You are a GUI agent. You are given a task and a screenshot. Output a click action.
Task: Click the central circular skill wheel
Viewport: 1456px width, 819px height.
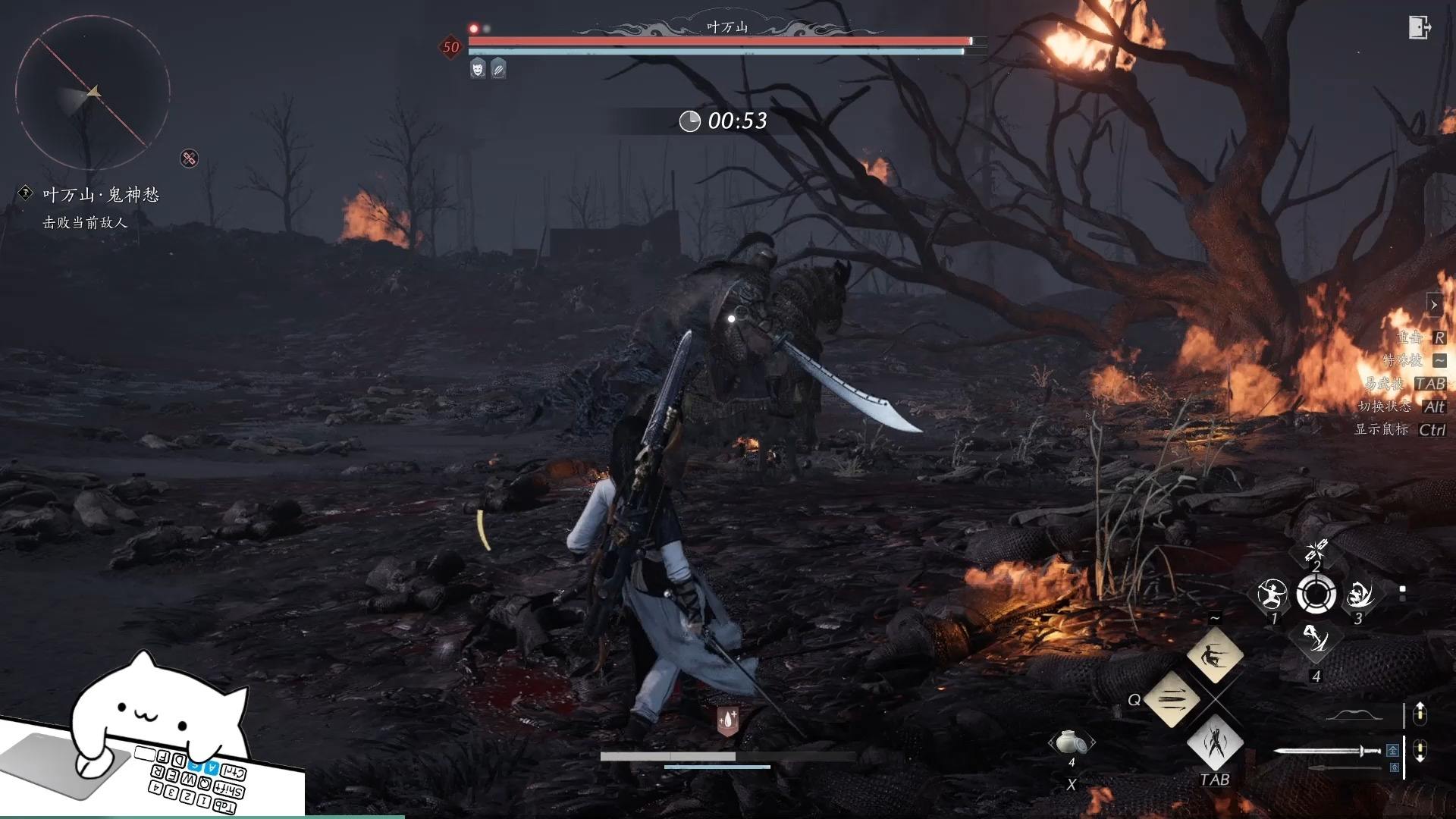(x=1316, y=595)
